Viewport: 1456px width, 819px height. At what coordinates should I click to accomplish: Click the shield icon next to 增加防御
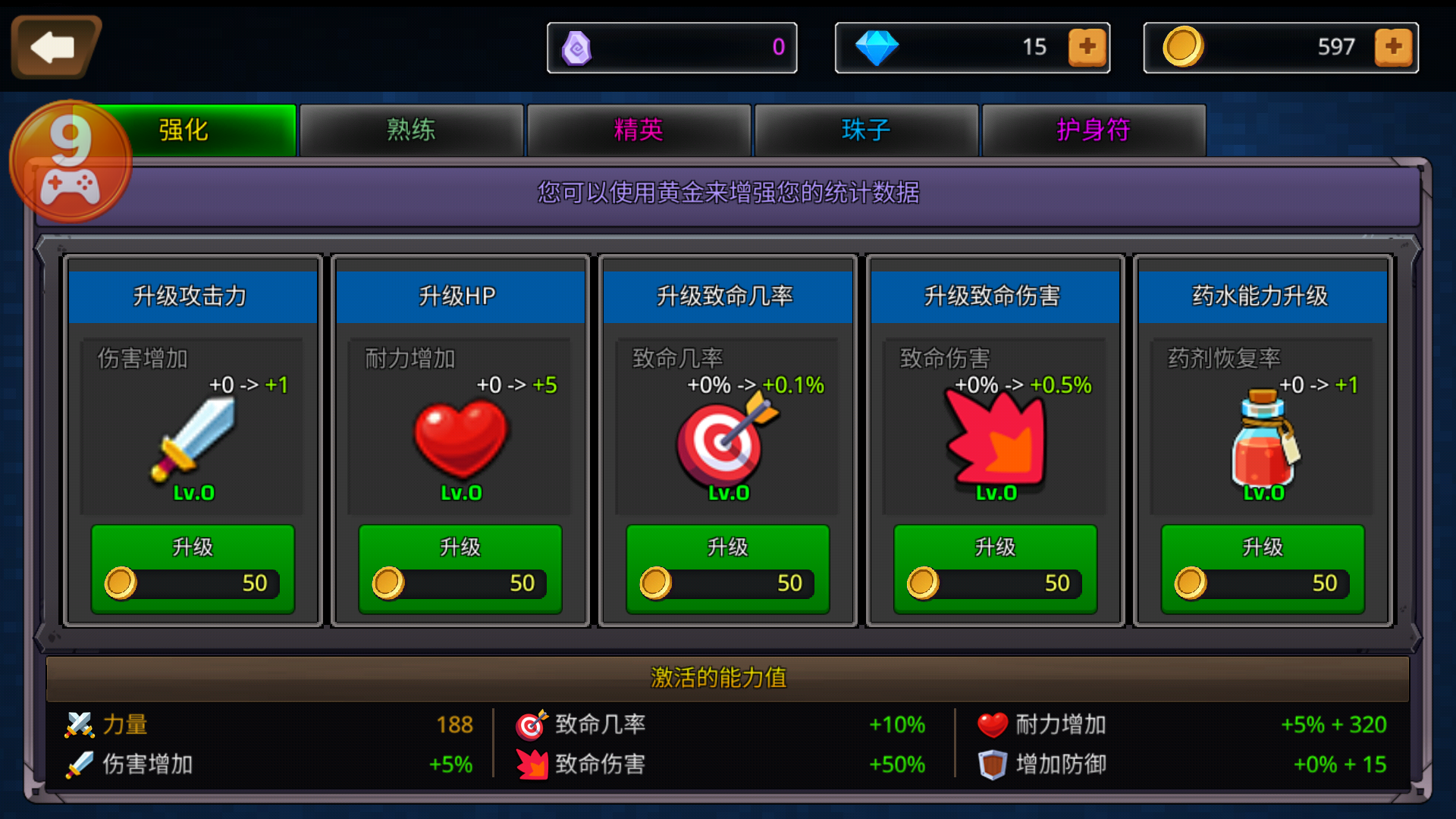pyautogui.click(x=993, y=764)
